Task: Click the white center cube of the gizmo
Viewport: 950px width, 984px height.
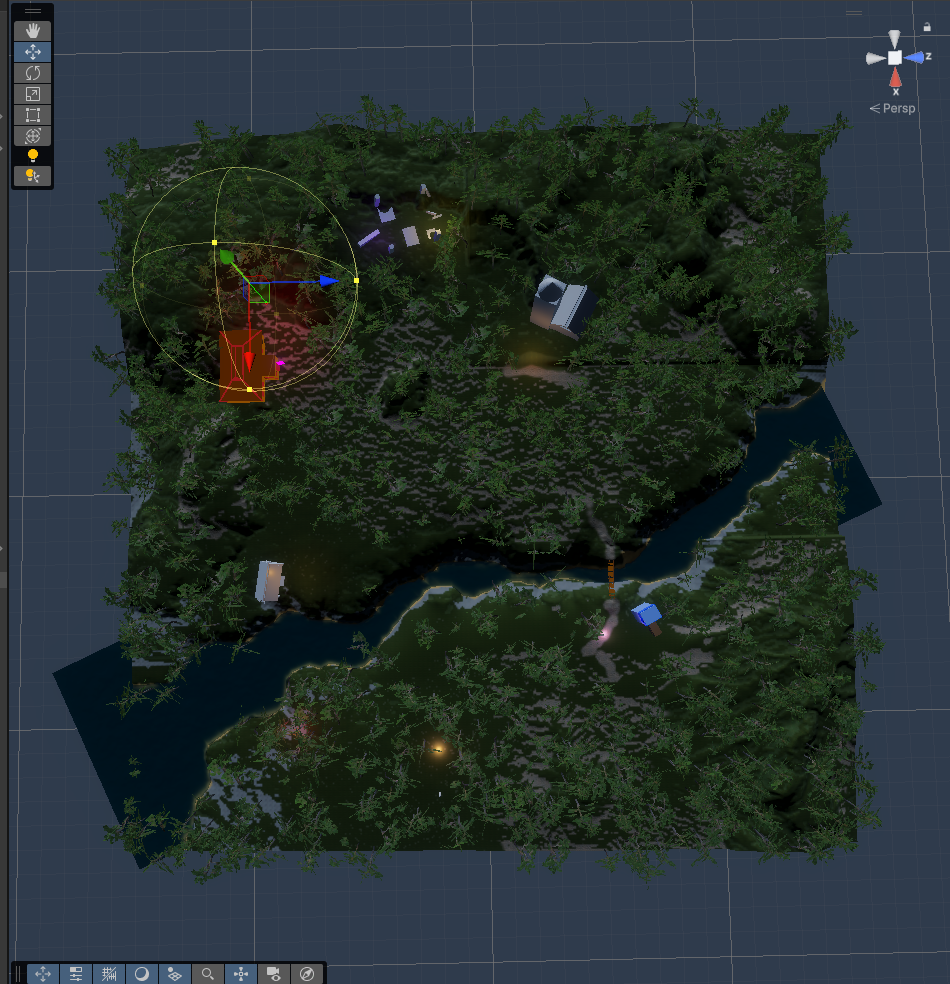Action: (895, 58)
